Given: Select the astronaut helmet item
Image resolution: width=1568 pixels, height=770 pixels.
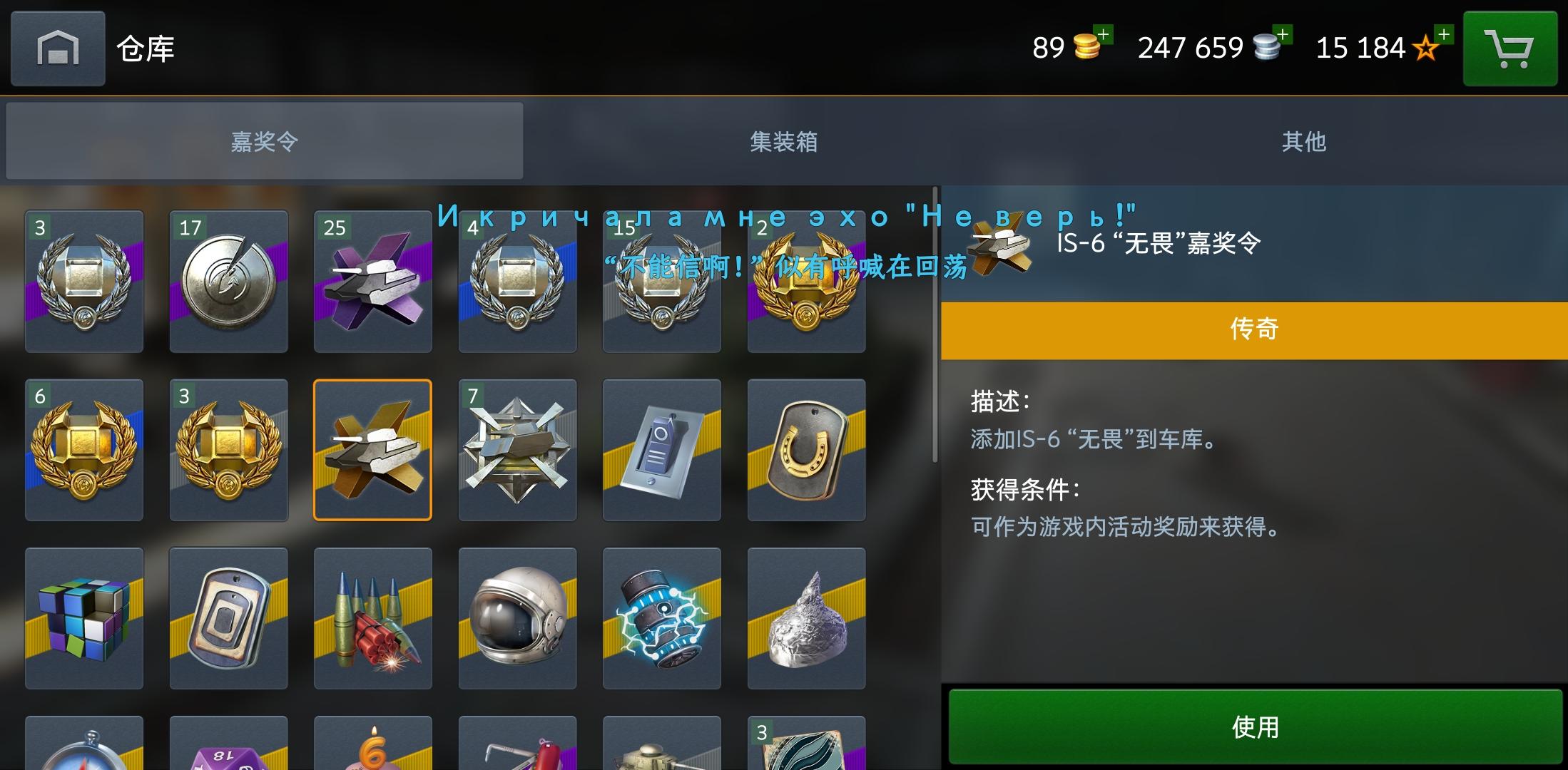Looking at the screenshot, I should [x=517, y=619].
